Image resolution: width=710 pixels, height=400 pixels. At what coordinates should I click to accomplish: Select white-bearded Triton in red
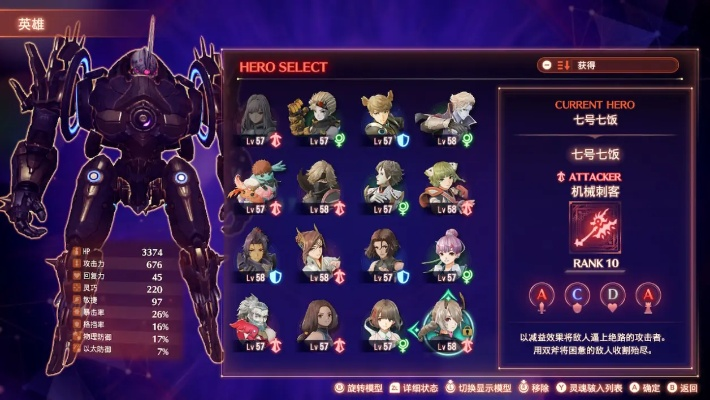(258, 320)
